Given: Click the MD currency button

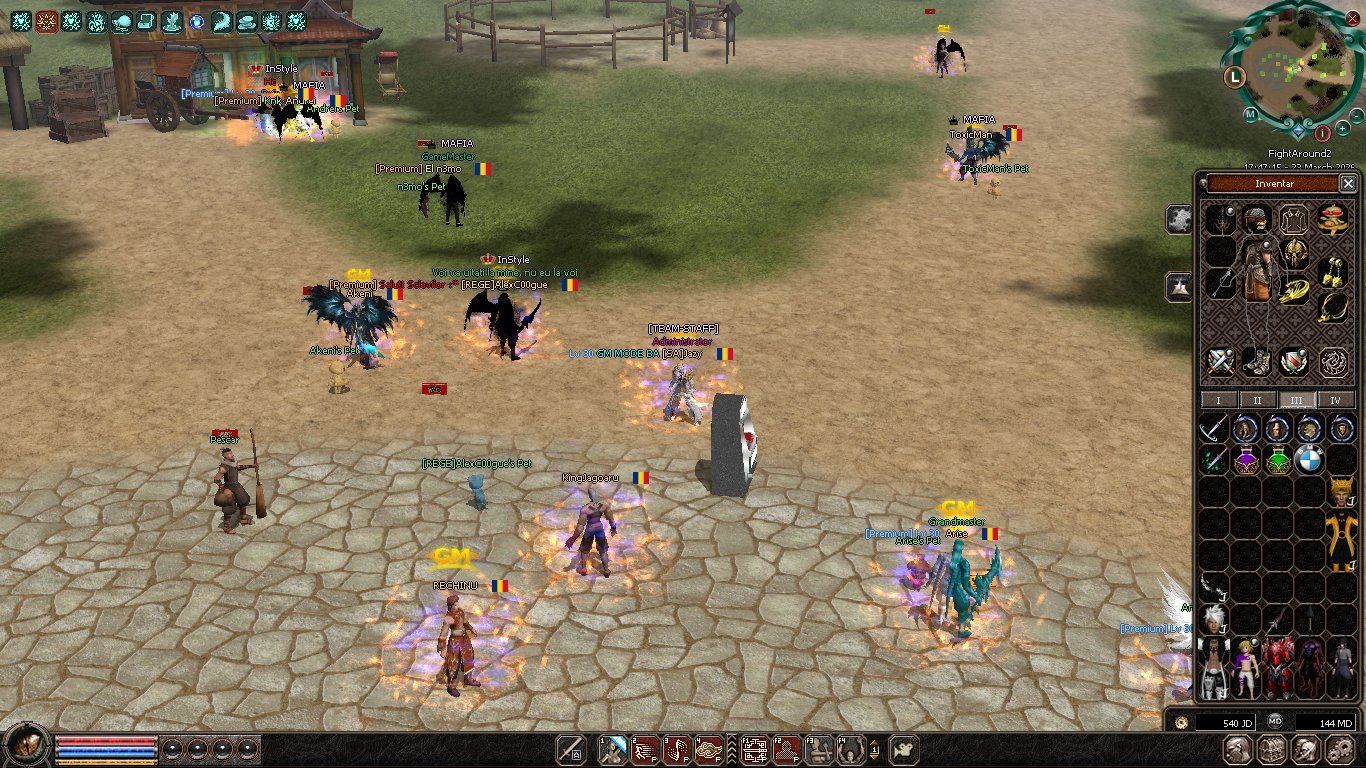Looking at the screenshot, I should [x=1276, y=721].
